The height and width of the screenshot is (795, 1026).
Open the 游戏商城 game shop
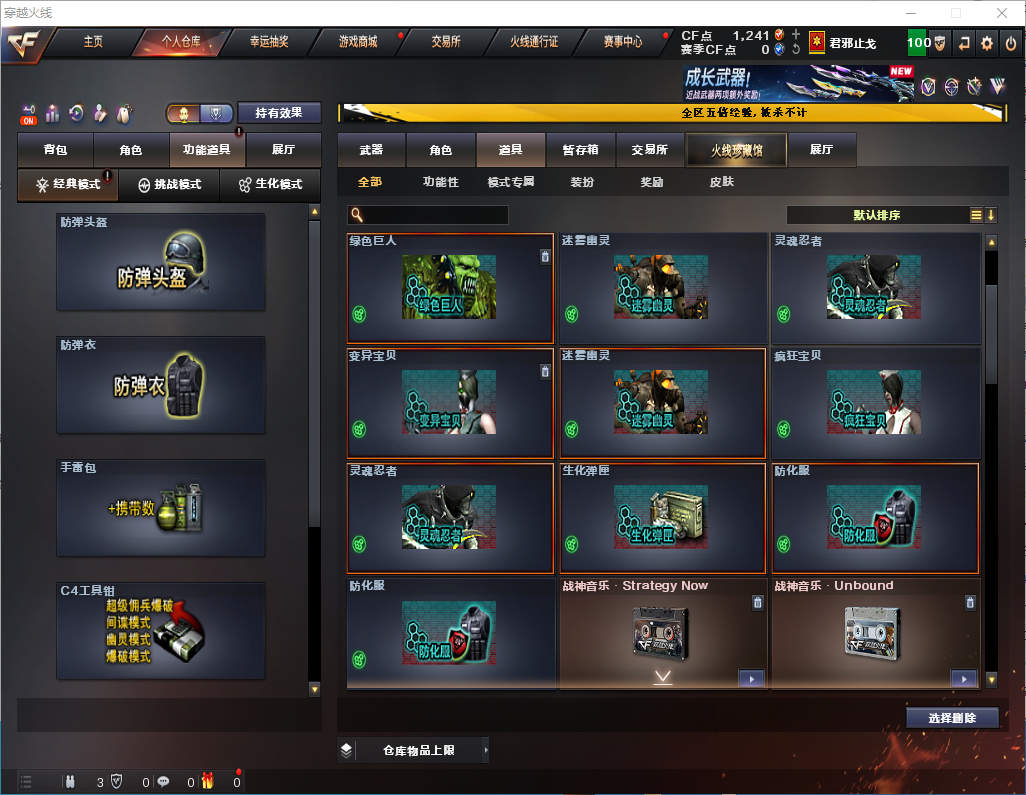point(358,42)
